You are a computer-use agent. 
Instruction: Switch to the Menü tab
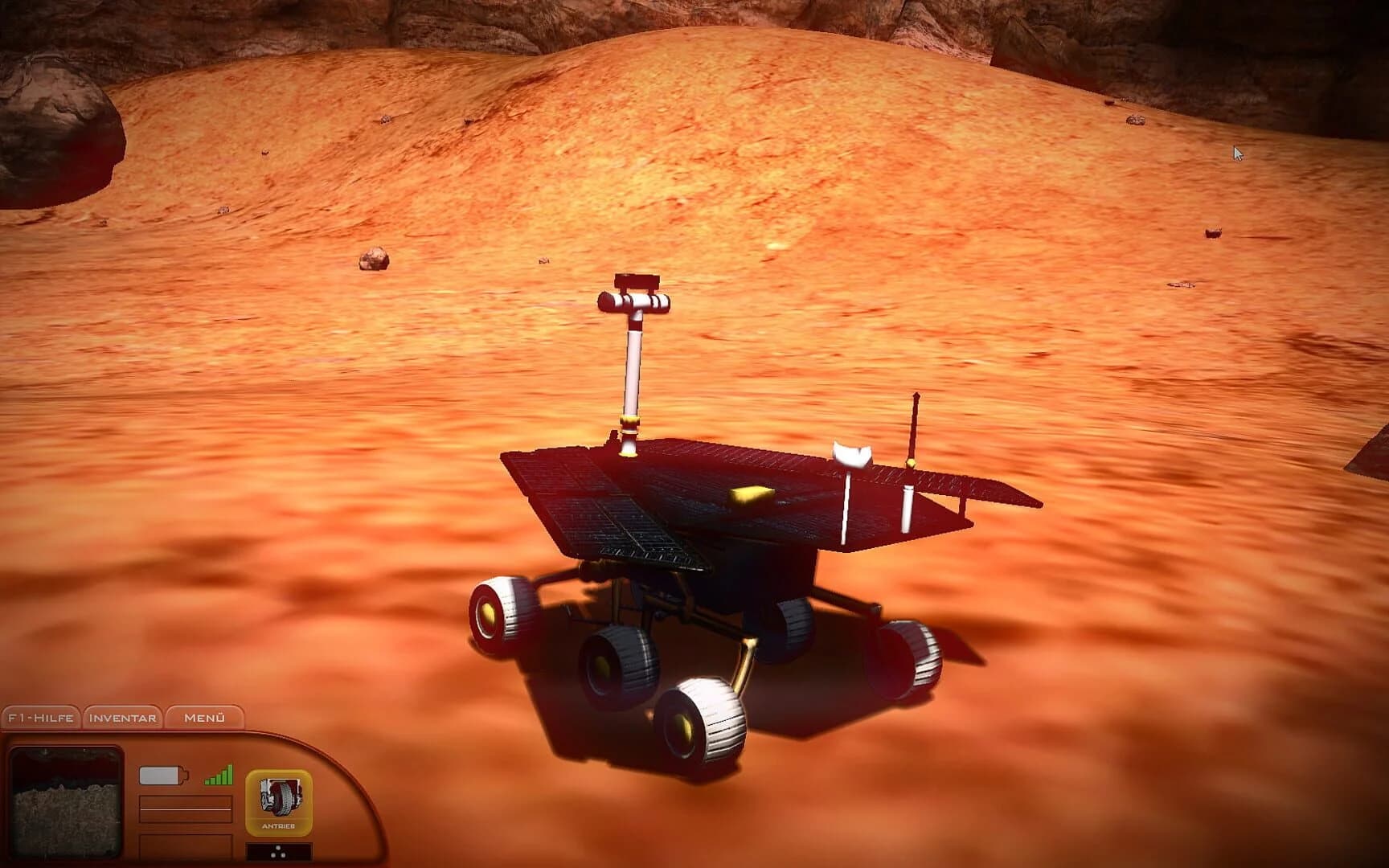click(206, 716)
